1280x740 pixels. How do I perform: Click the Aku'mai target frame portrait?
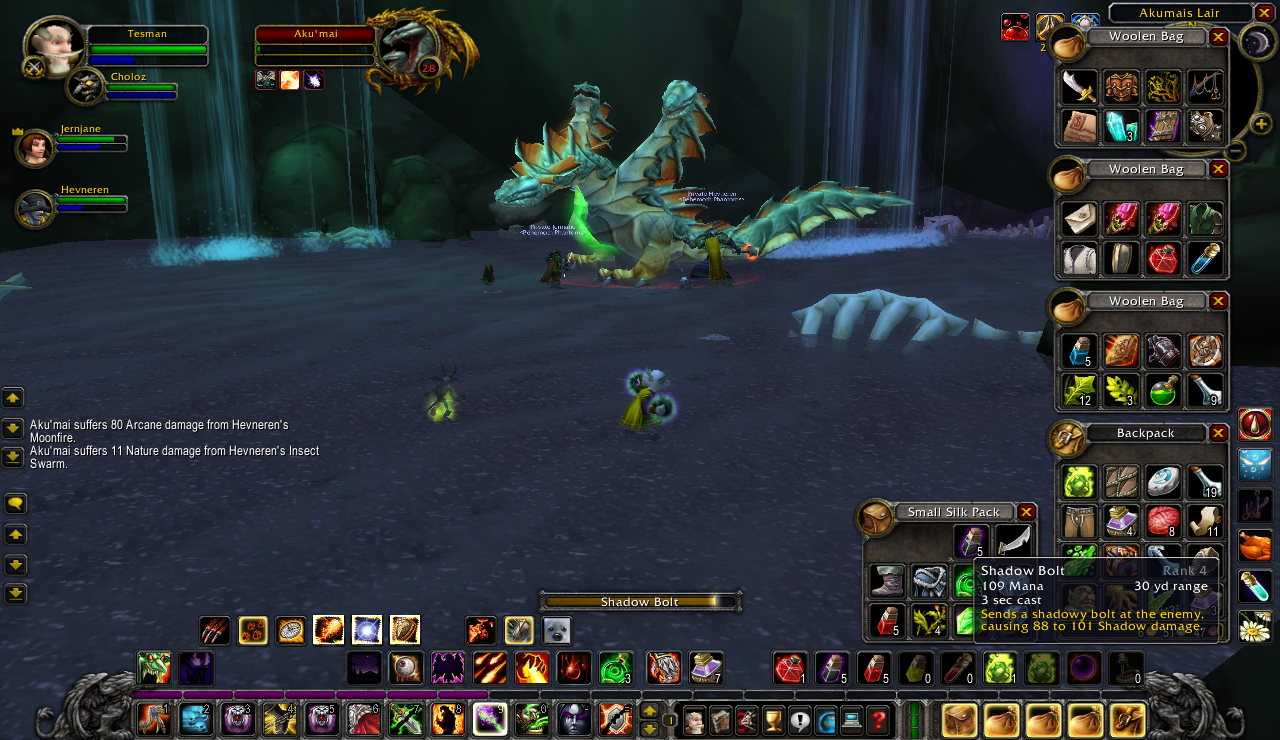tap(408, 48)
